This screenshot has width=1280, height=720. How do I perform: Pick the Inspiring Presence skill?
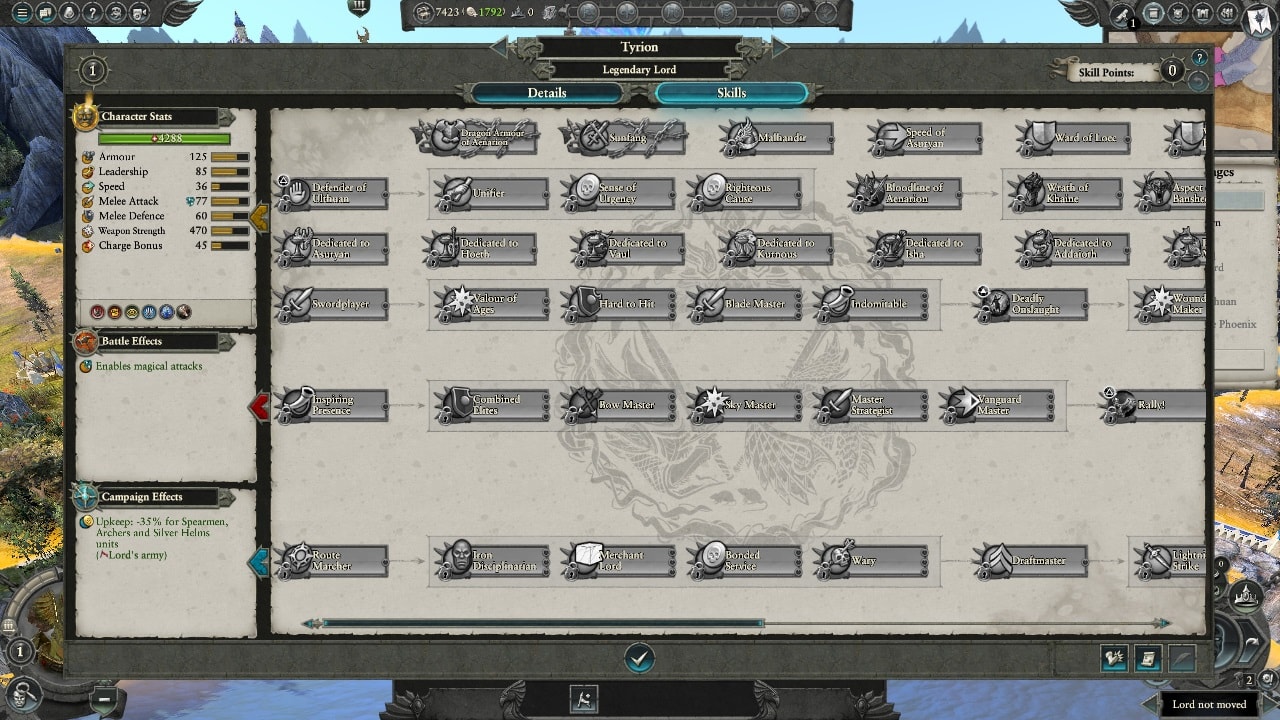(x=333, y=405)
